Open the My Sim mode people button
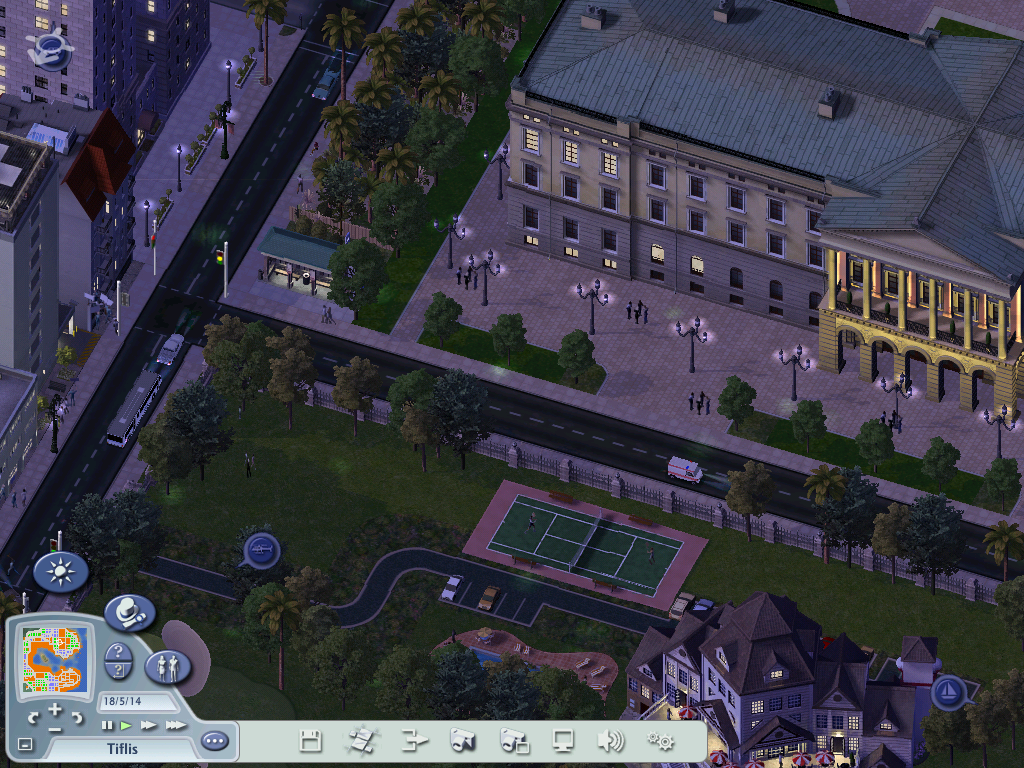The height and width of the screenshot is (768, 1024). pos(167,667)
